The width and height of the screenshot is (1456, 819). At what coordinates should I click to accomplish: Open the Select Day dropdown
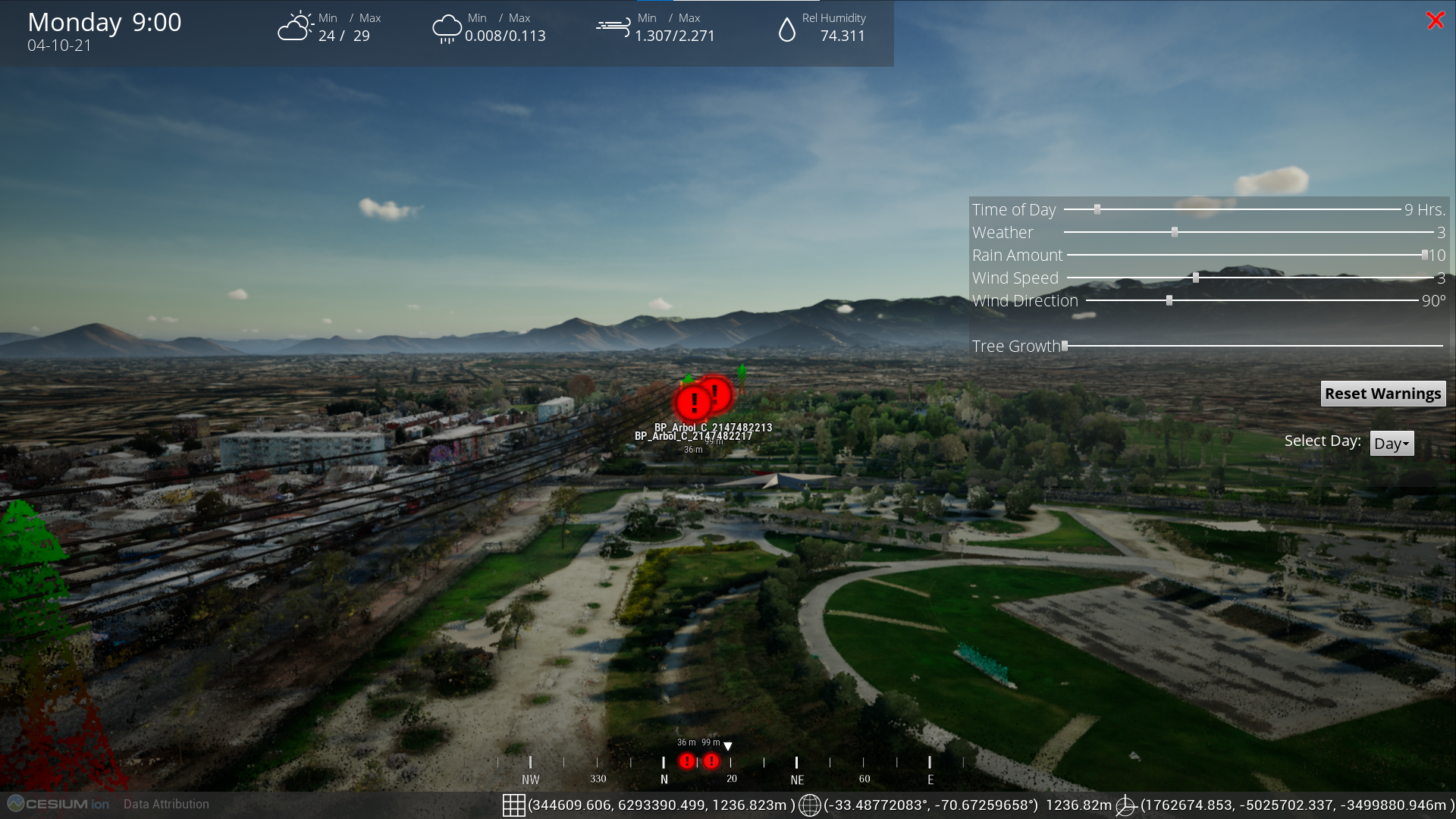pos(1392,444)
